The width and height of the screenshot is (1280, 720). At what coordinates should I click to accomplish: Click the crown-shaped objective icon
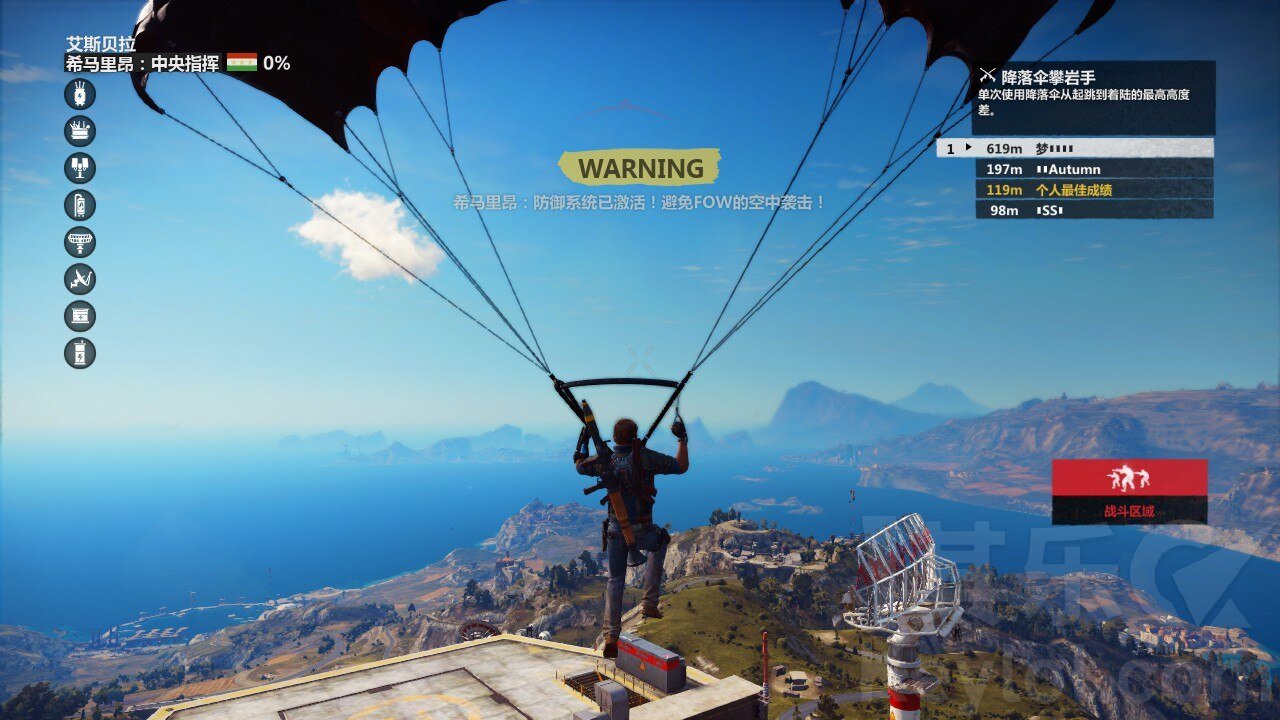pos(80,131)
